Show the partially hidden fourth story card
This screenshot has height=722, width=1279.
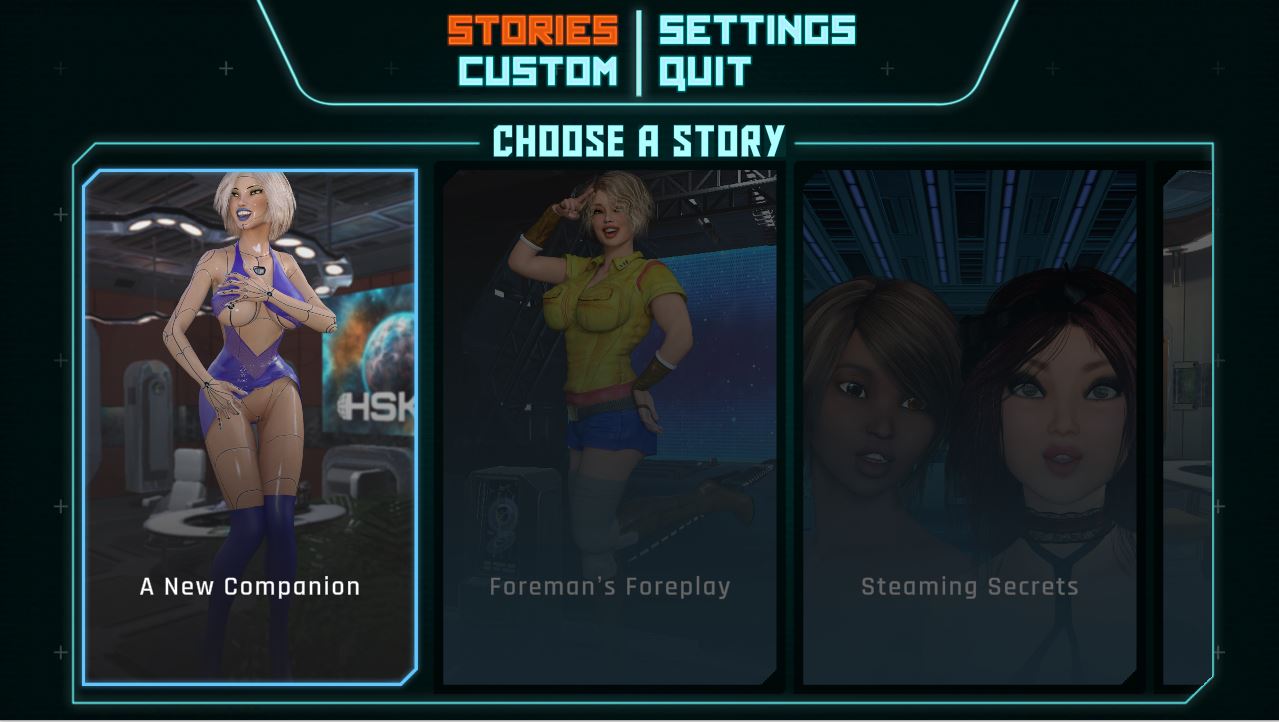click(1187, 427)
